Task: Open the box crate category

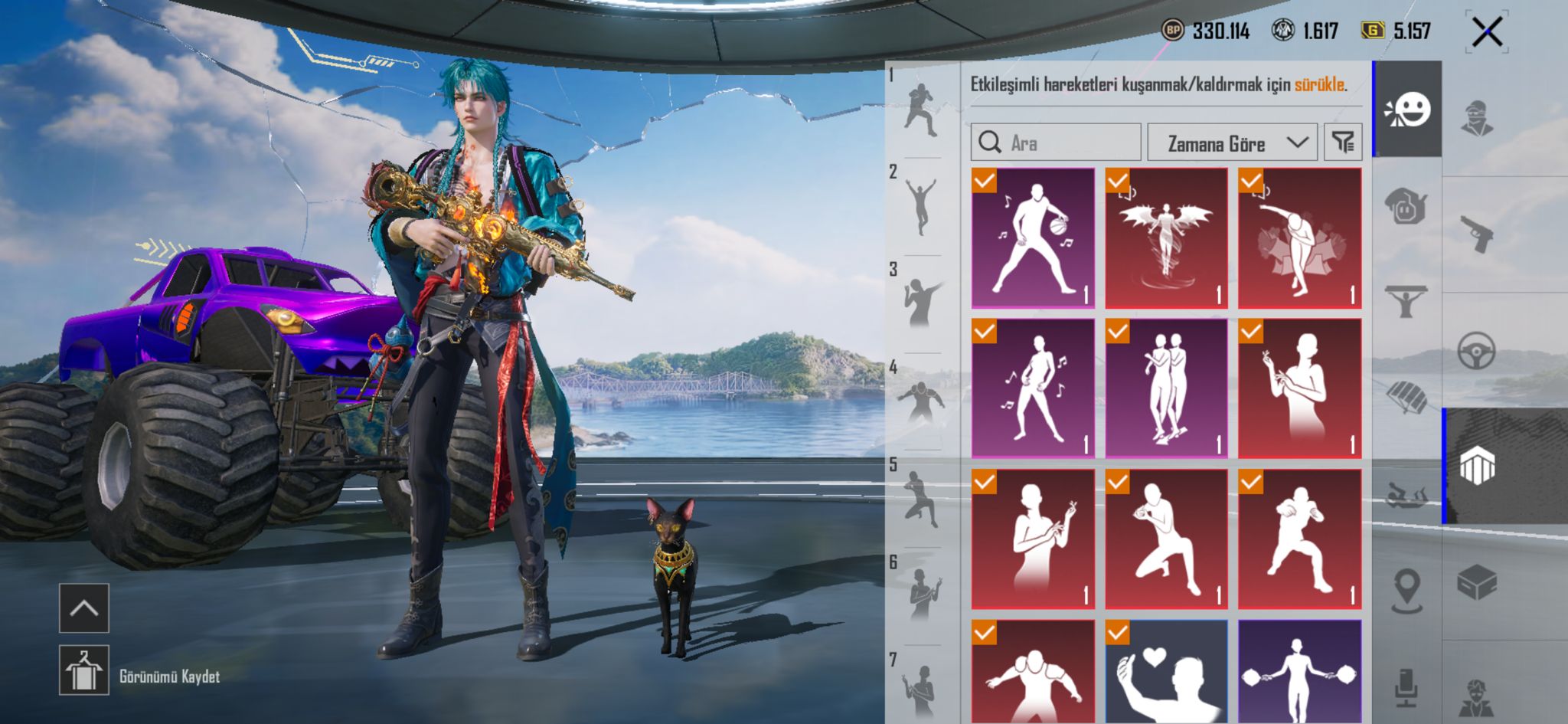Action: pyautogui.click(x=1477, y=583)
